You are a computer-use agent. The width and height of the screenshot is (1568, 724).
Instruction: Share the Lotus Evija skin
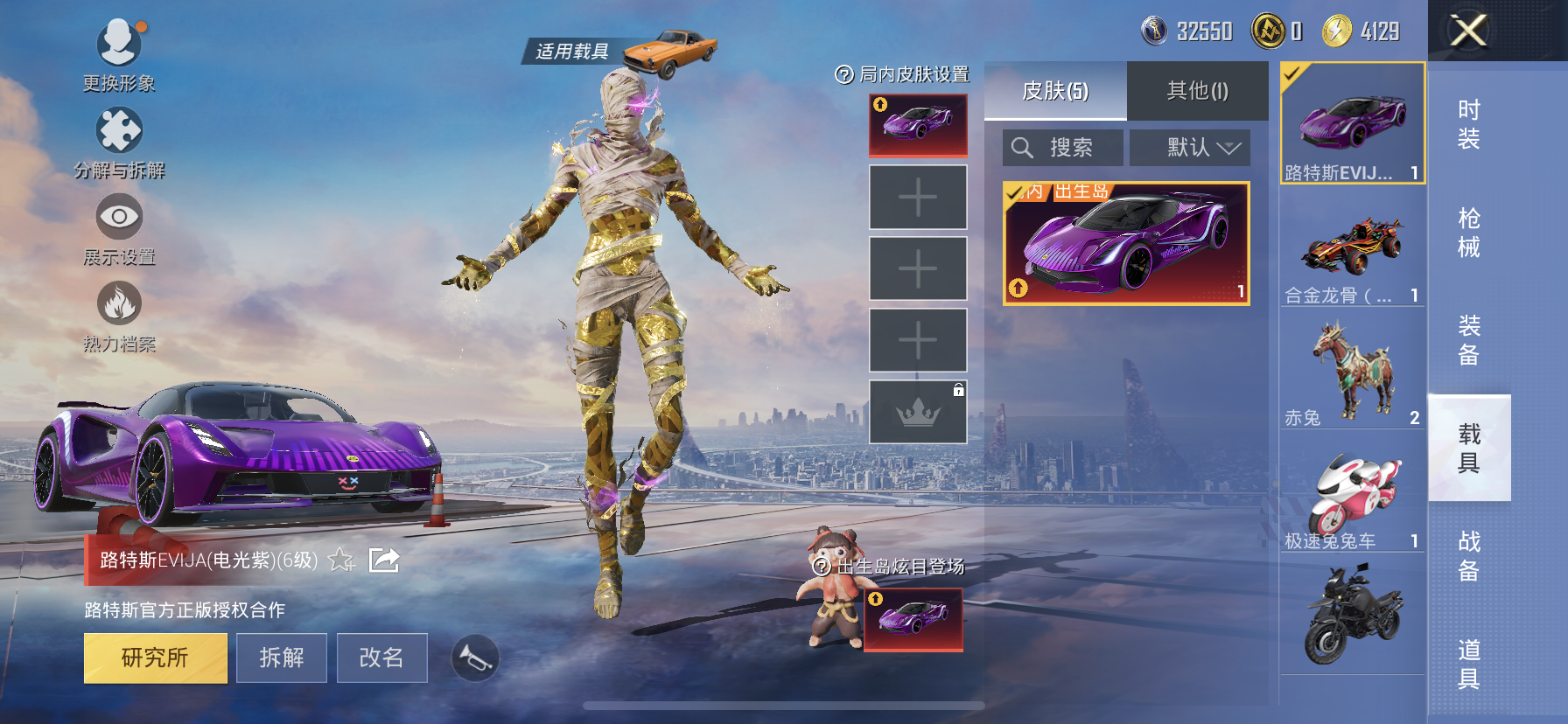(x=384, y=560)
